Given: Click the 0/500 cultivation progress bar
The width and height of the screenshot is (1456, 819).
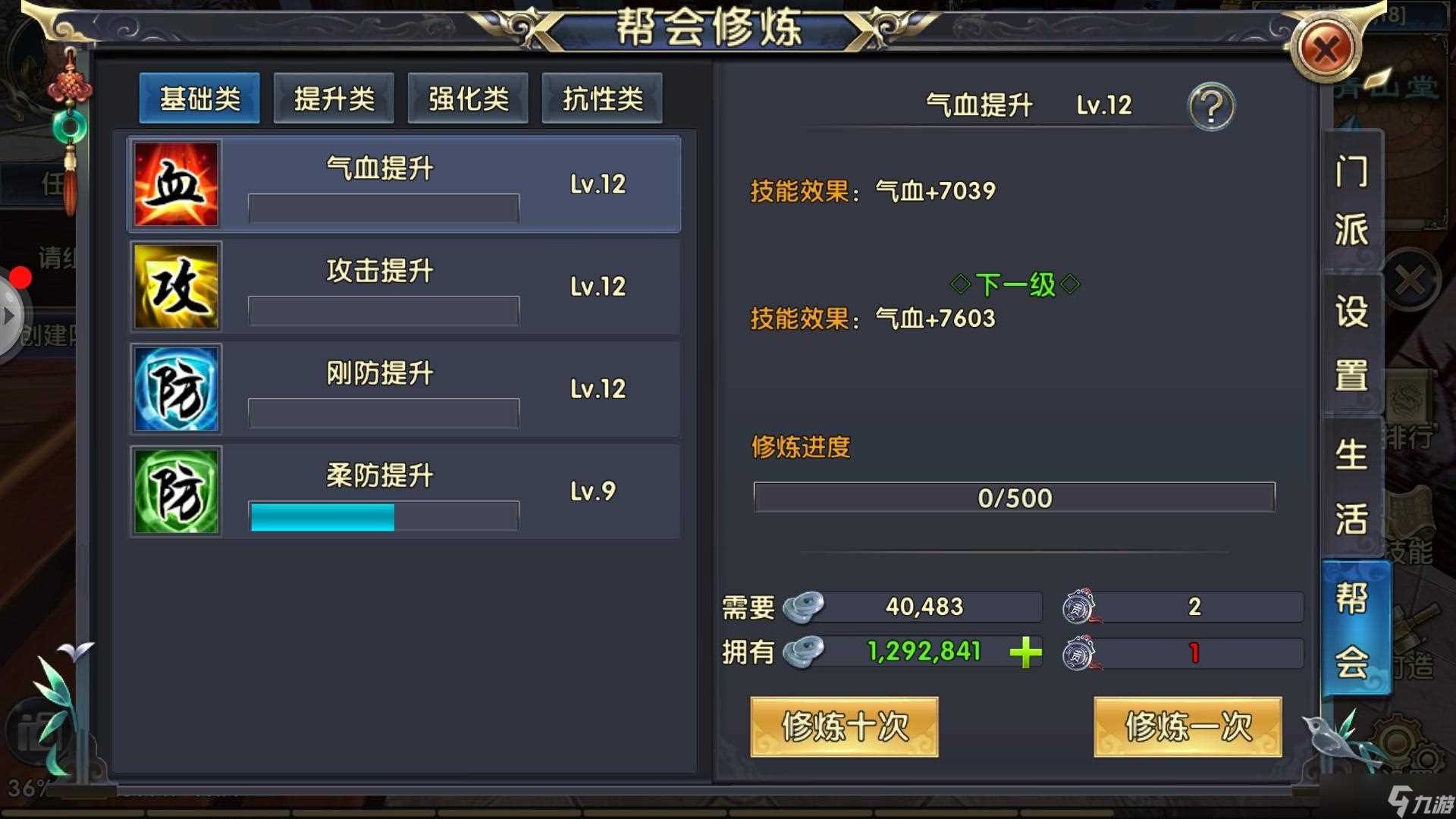Looking at the screenshot, I should (x=1014, y=497).
